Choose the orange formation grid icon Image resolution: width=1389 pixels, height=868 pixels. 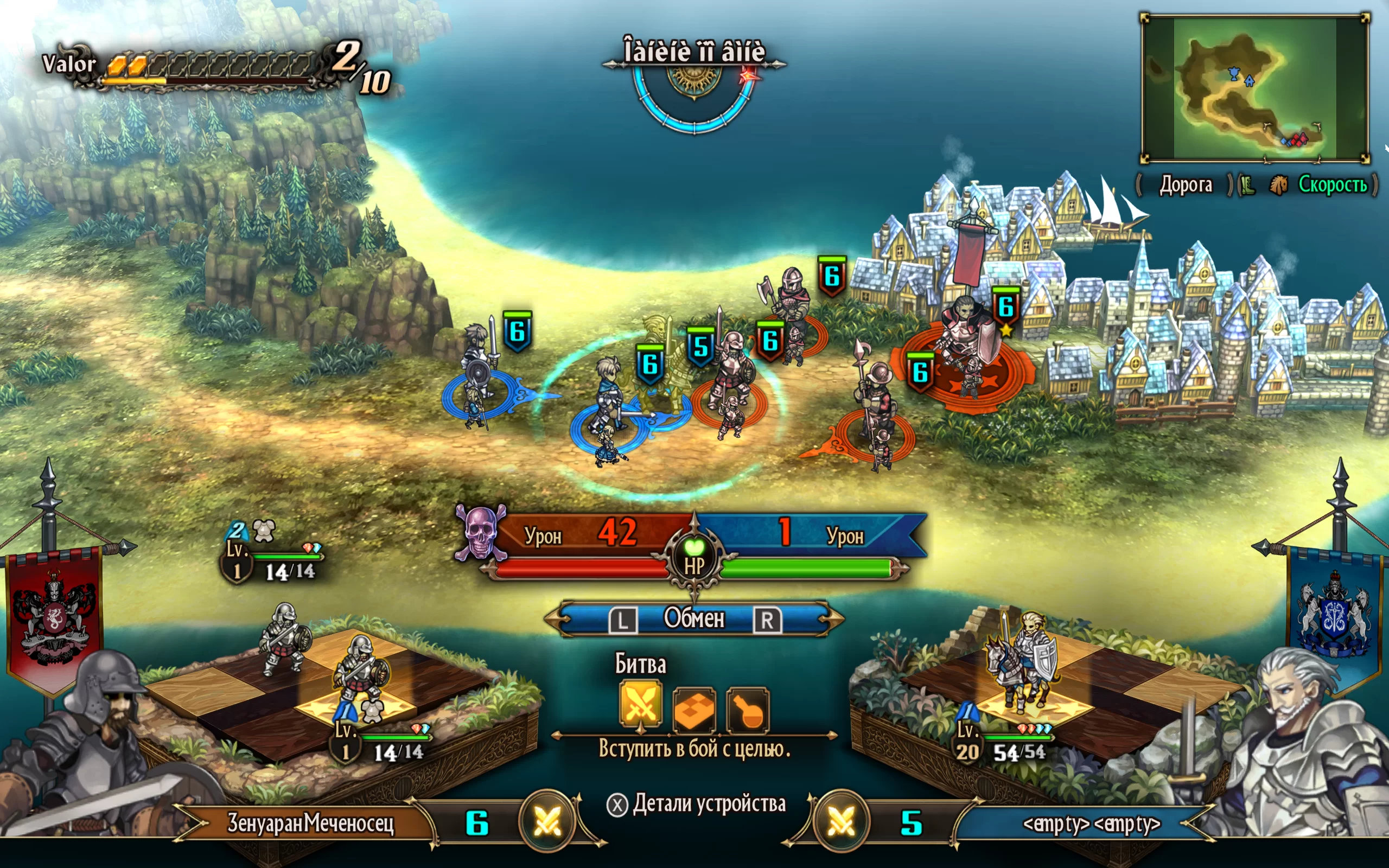[693, 710]
